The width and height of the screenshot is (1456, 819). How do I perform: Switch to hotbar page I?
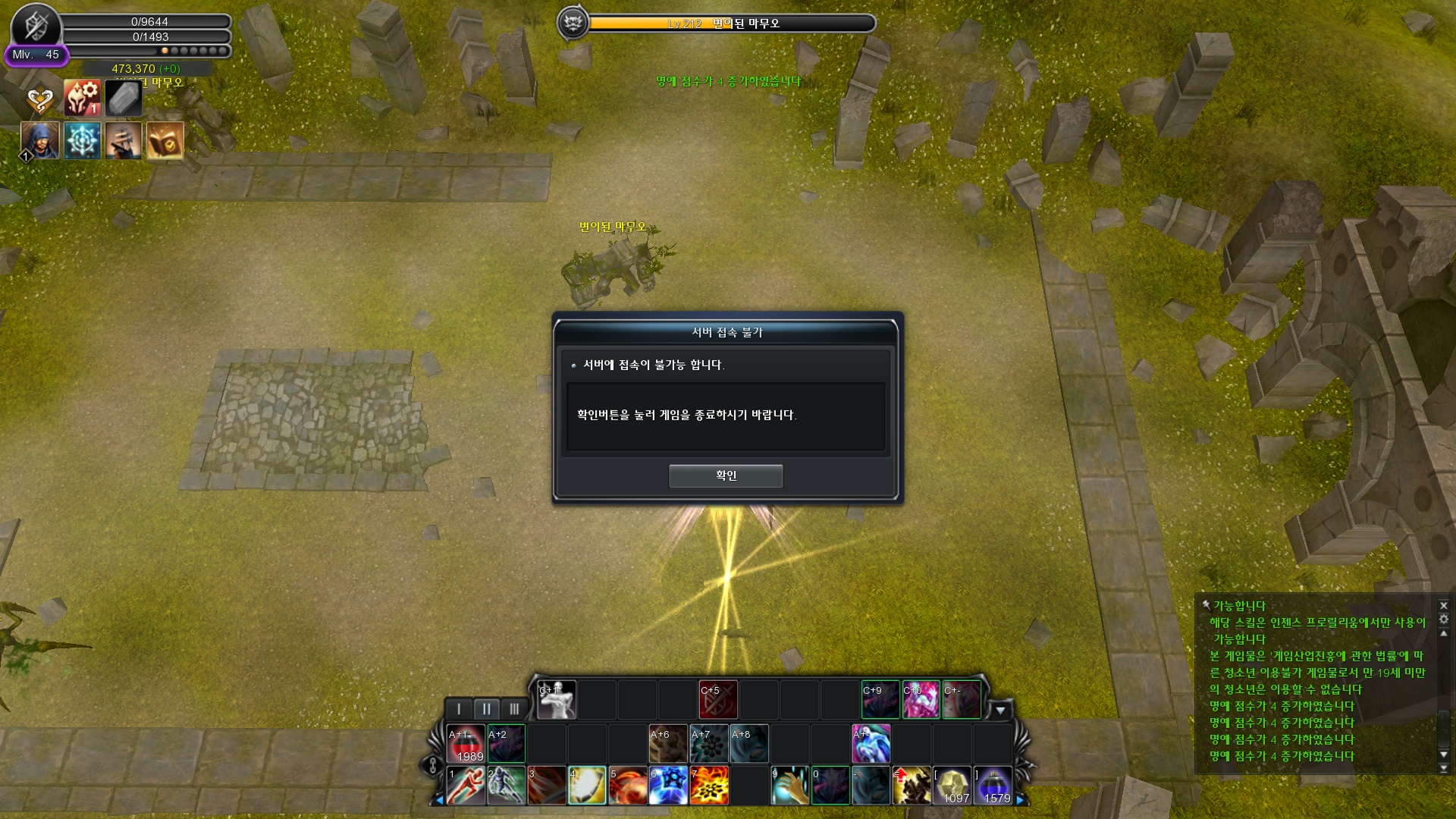click(x=459, y=709)
